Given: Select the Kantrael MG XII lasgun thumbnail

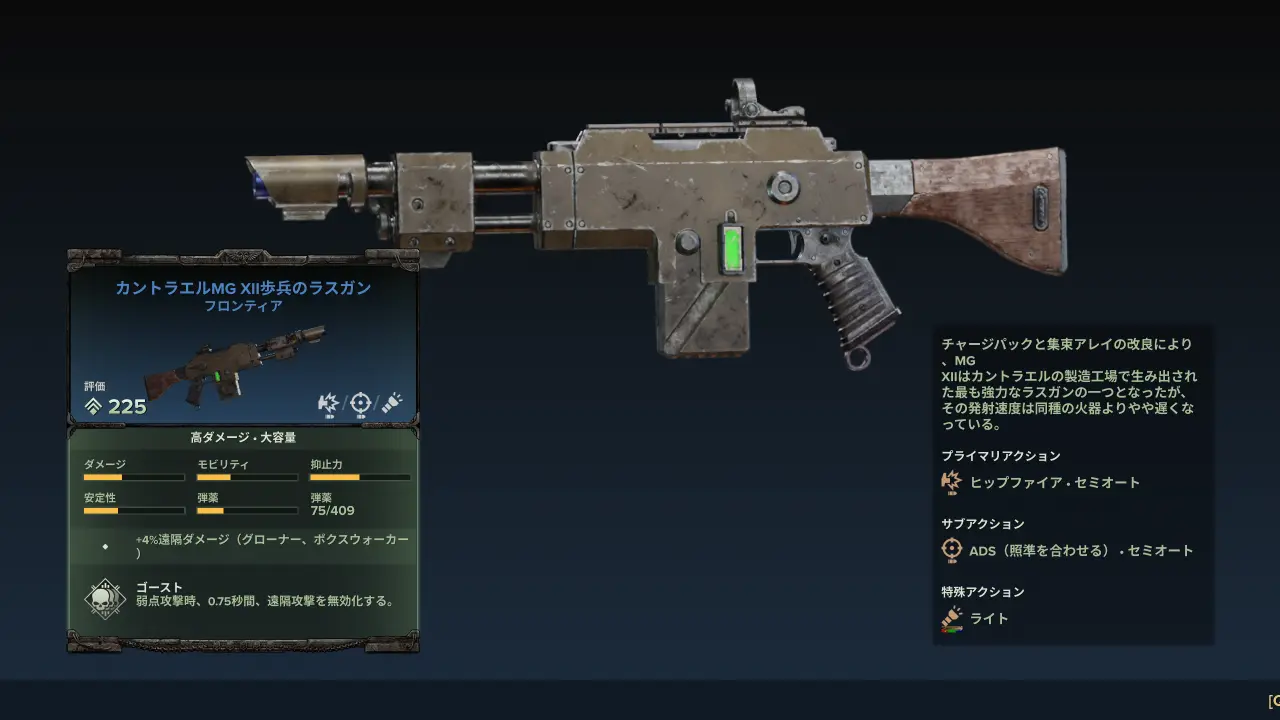Looking at the screenshot, I should pyautogui.click(x=234, y=364).
